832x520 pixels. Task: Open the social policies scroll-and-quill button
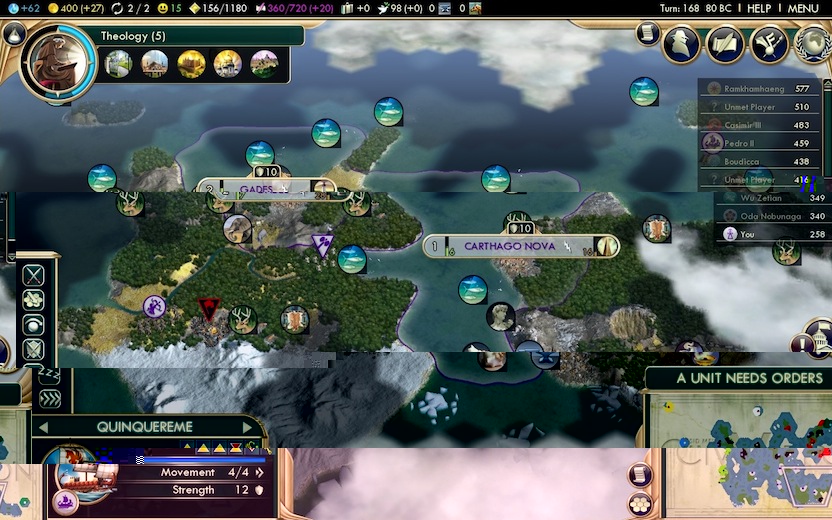tap(725, 44)
